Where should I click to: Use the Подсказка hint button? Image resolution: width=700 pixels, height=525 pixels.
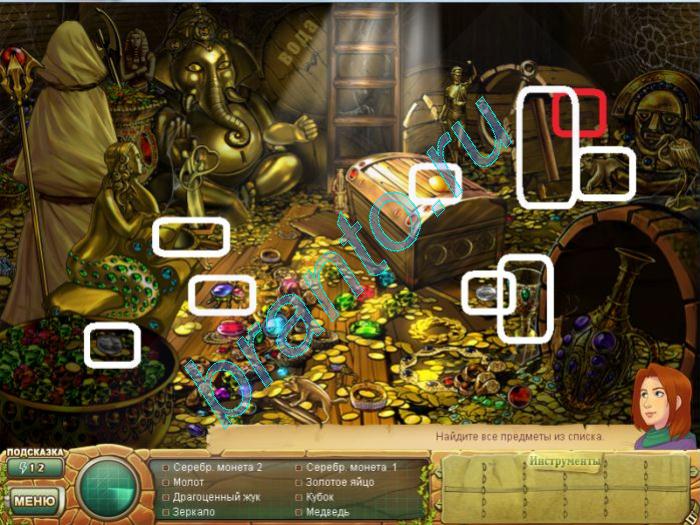pyautogui.click(x=34, y=467)
